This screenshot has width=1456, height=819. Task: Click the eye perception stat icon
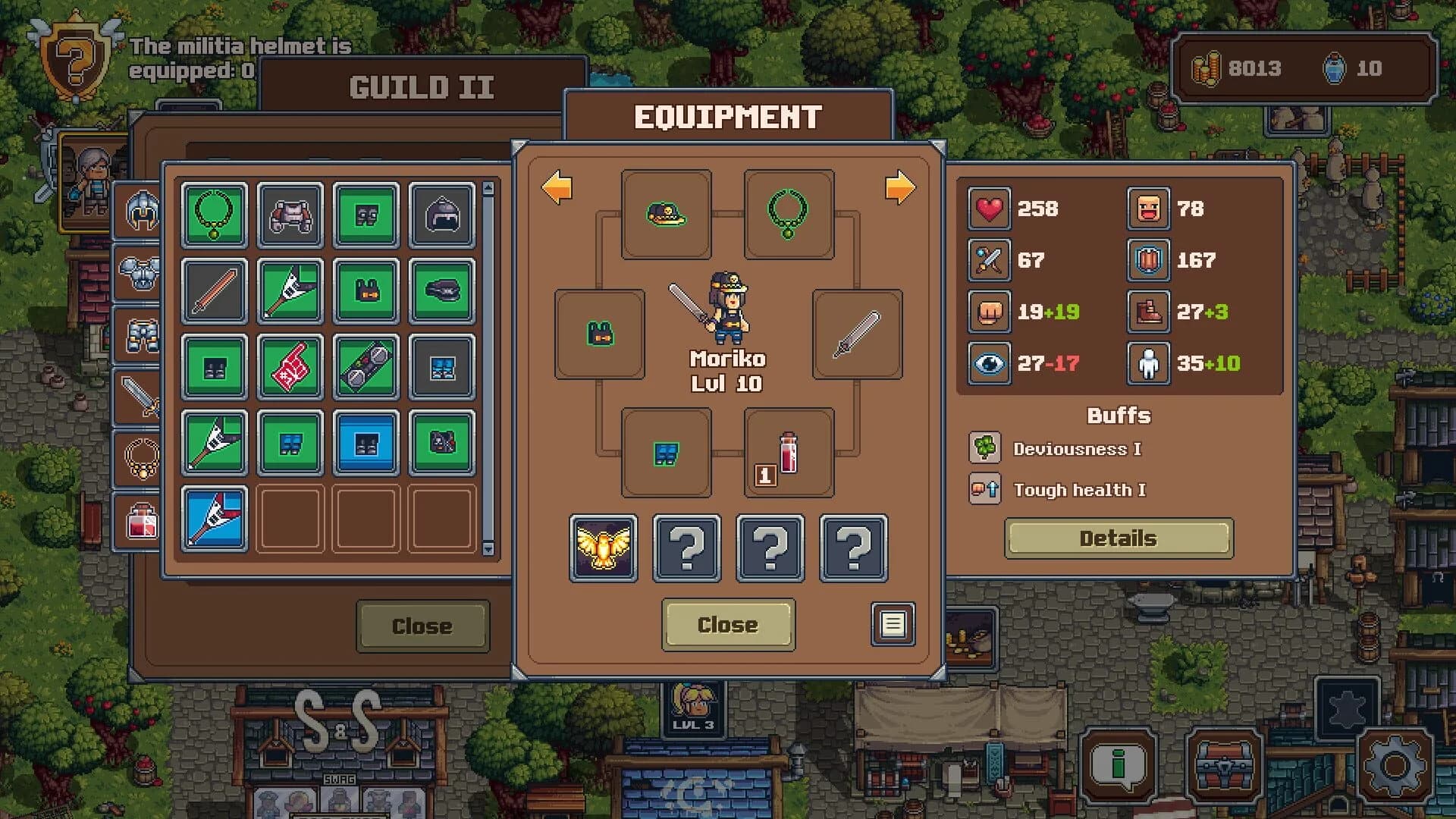(988, 364)
